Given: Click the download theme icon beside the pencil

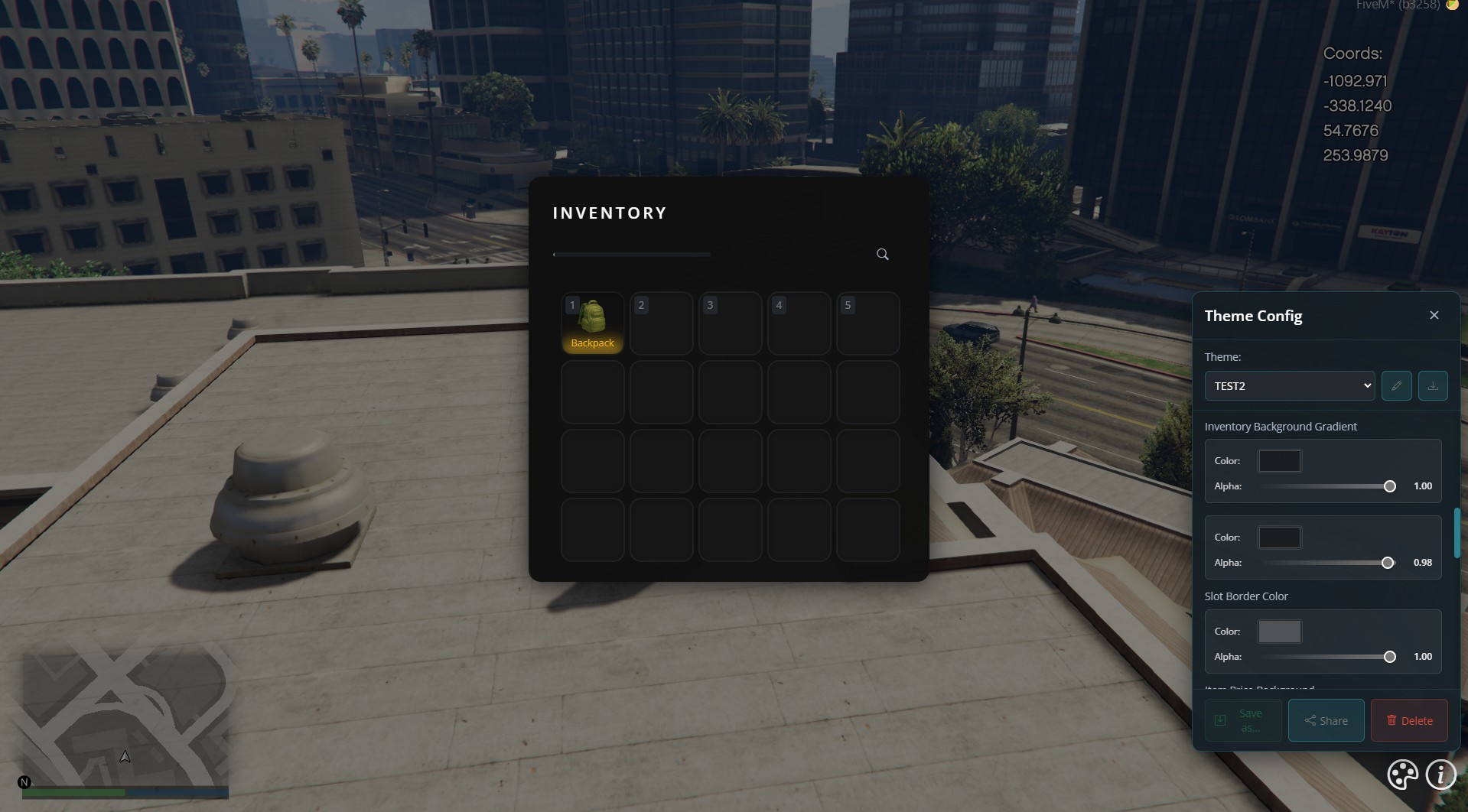Looking at the screenshot, I should [1434, 385].
